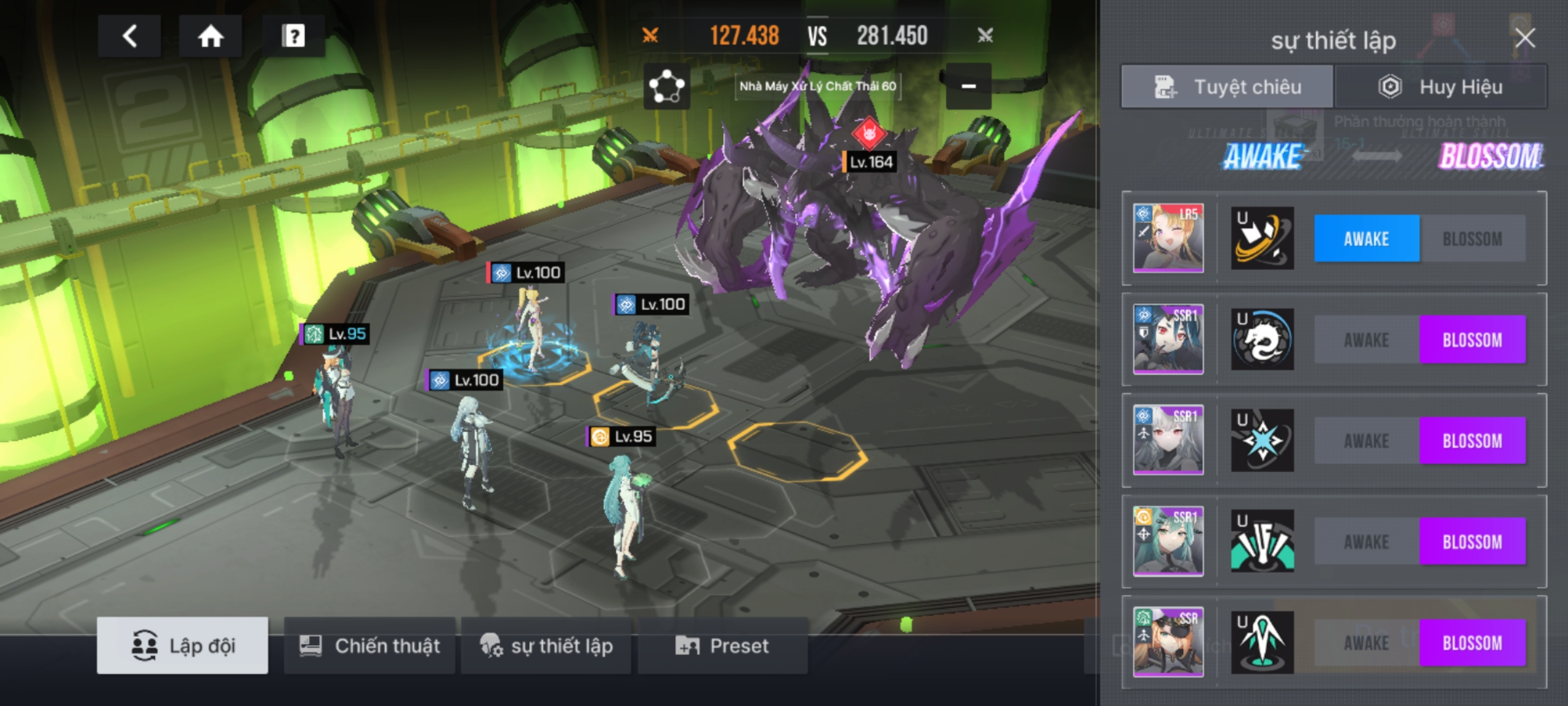Set the teal-haired SSR1 character to AWAKE
The height and width of the screenshot is (706, 1568).
coord(1366,542)
